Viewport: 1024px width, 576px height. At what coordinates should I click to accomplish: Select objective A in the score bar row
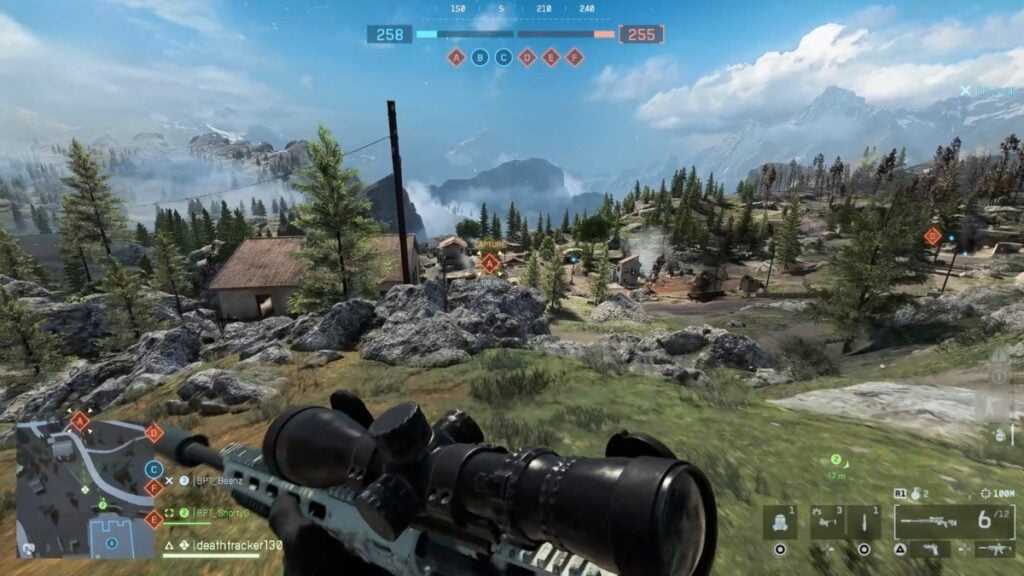click(x=456, y=57)
